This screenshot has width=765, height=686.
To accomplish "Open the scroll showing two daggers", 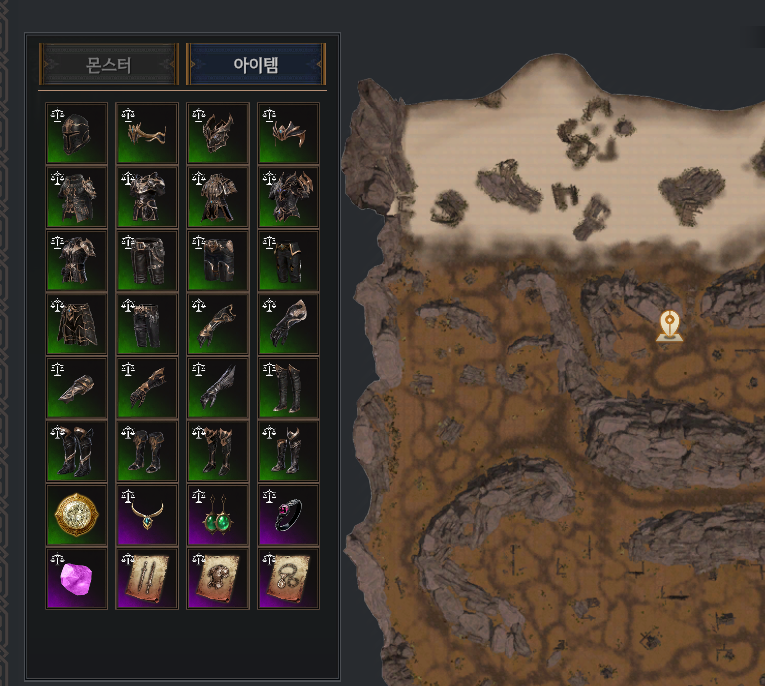I will tap(148, 579).
